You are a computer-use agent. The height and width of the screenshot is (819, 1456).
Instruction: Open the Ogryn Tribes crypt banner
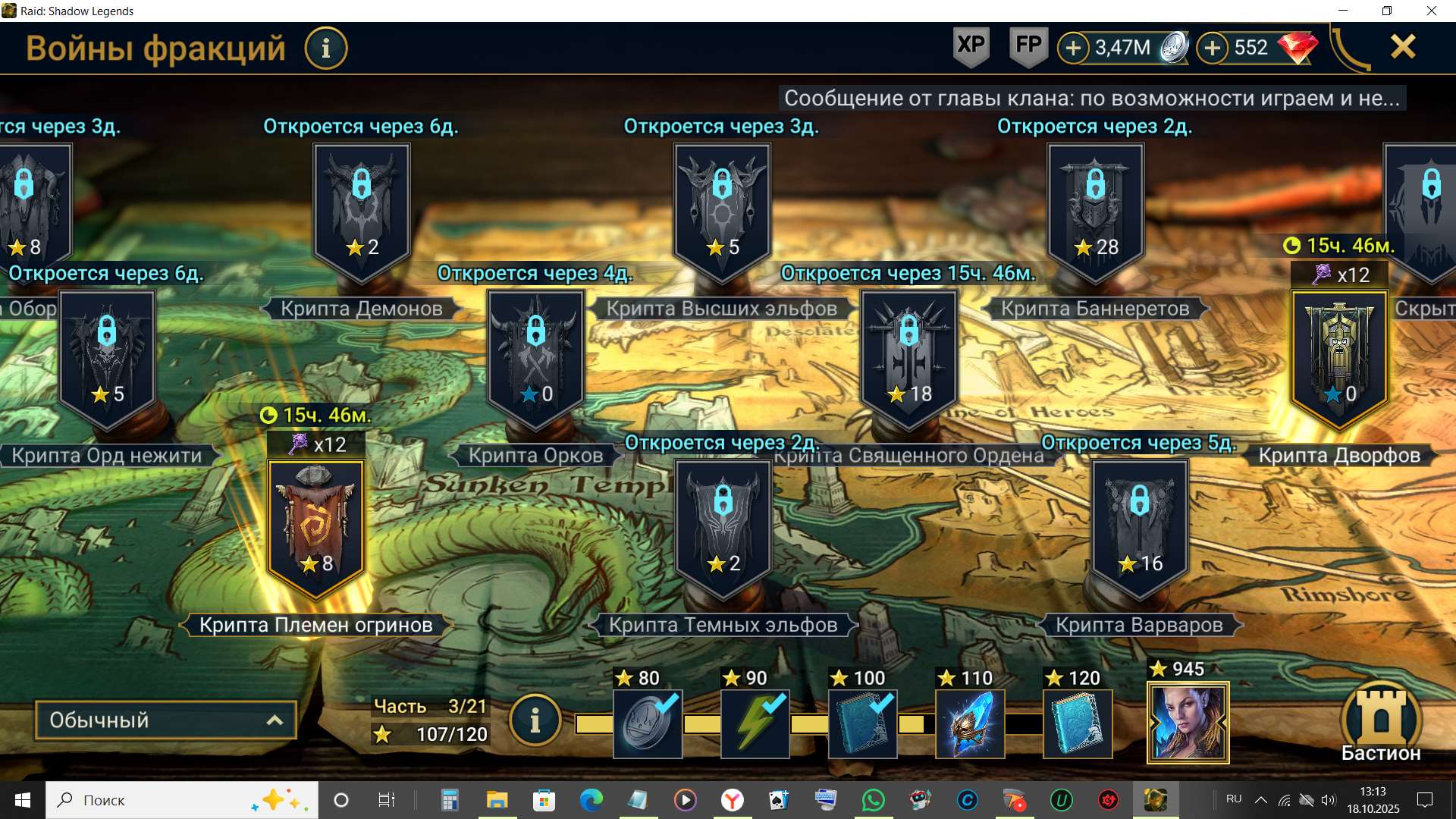[316, 527]
